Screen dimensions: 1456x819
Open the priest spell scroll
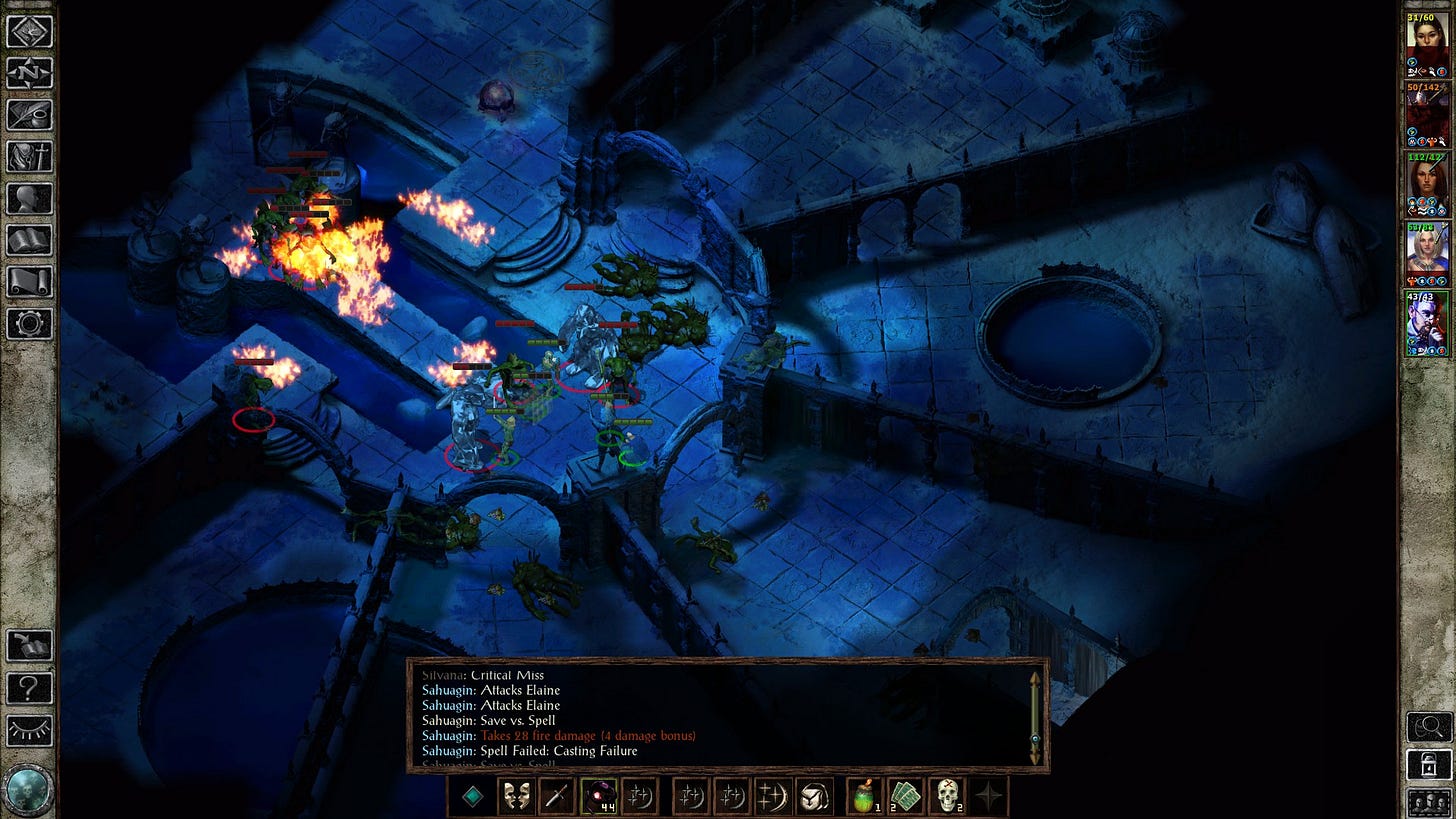click(29, 282)
